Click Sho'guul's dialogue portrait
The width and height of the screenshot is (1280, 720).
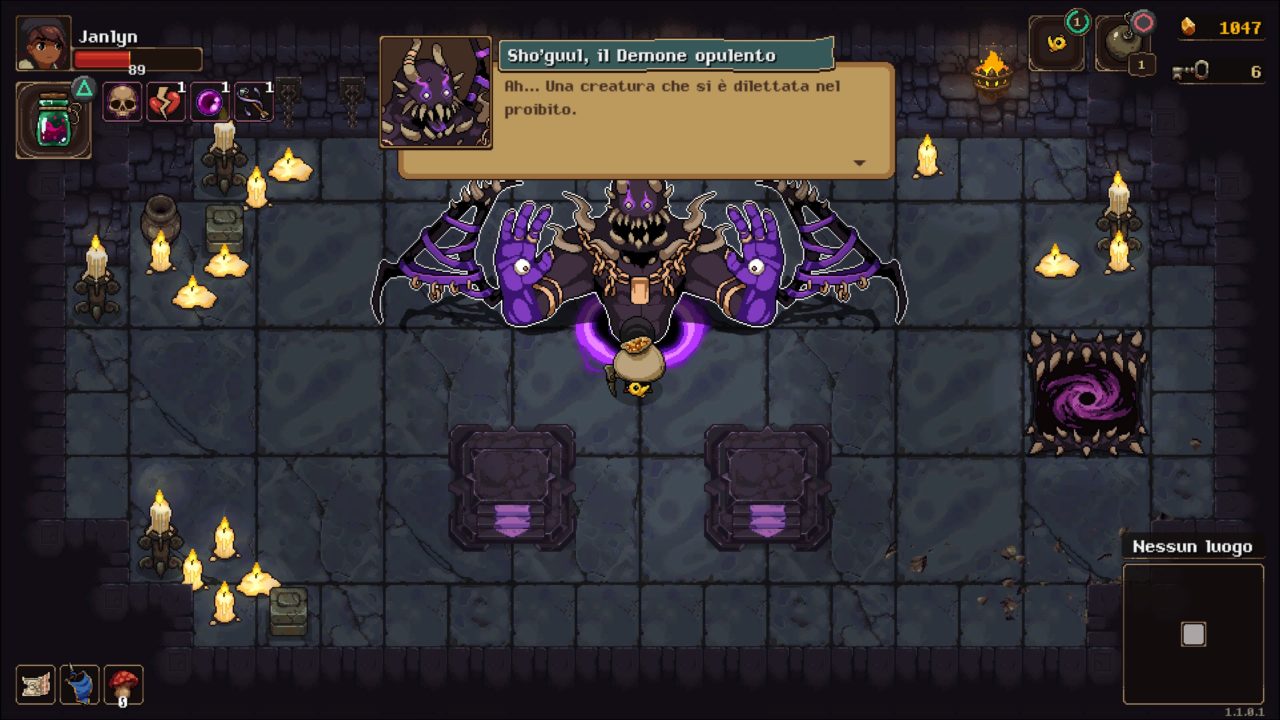(436, 93)
